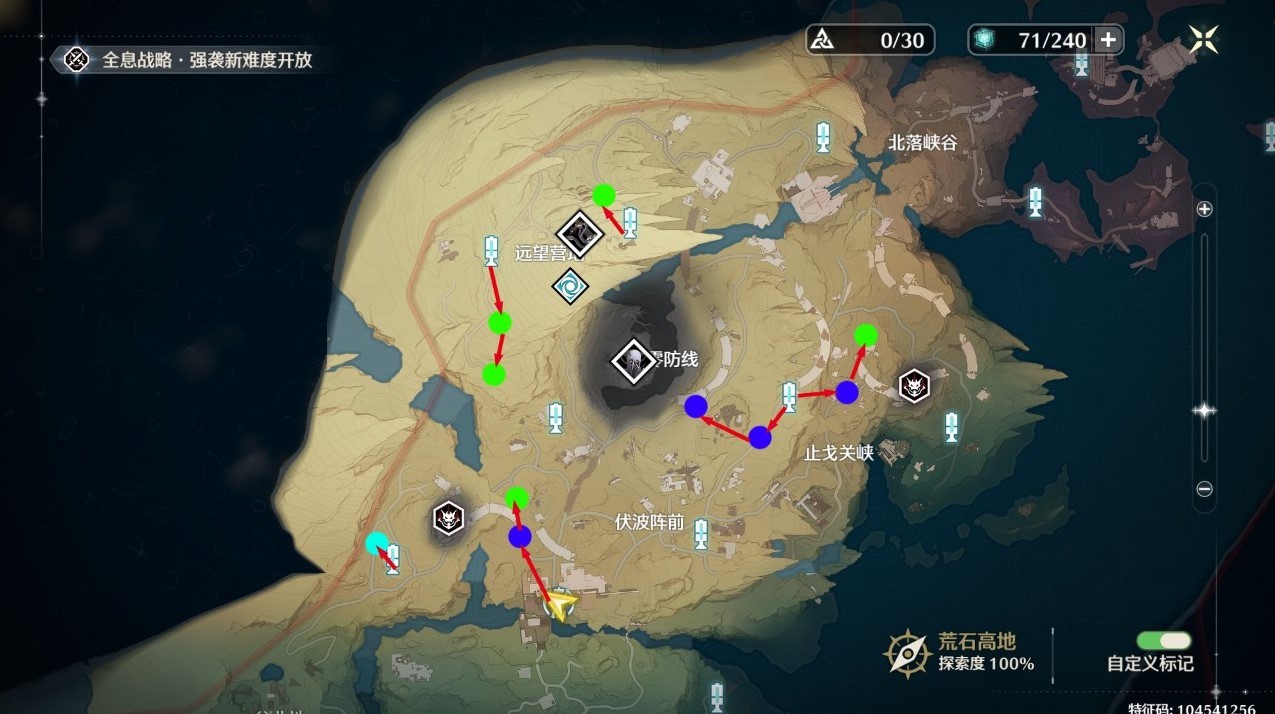Click the cyan dot custom marker

tap(376, 543)
